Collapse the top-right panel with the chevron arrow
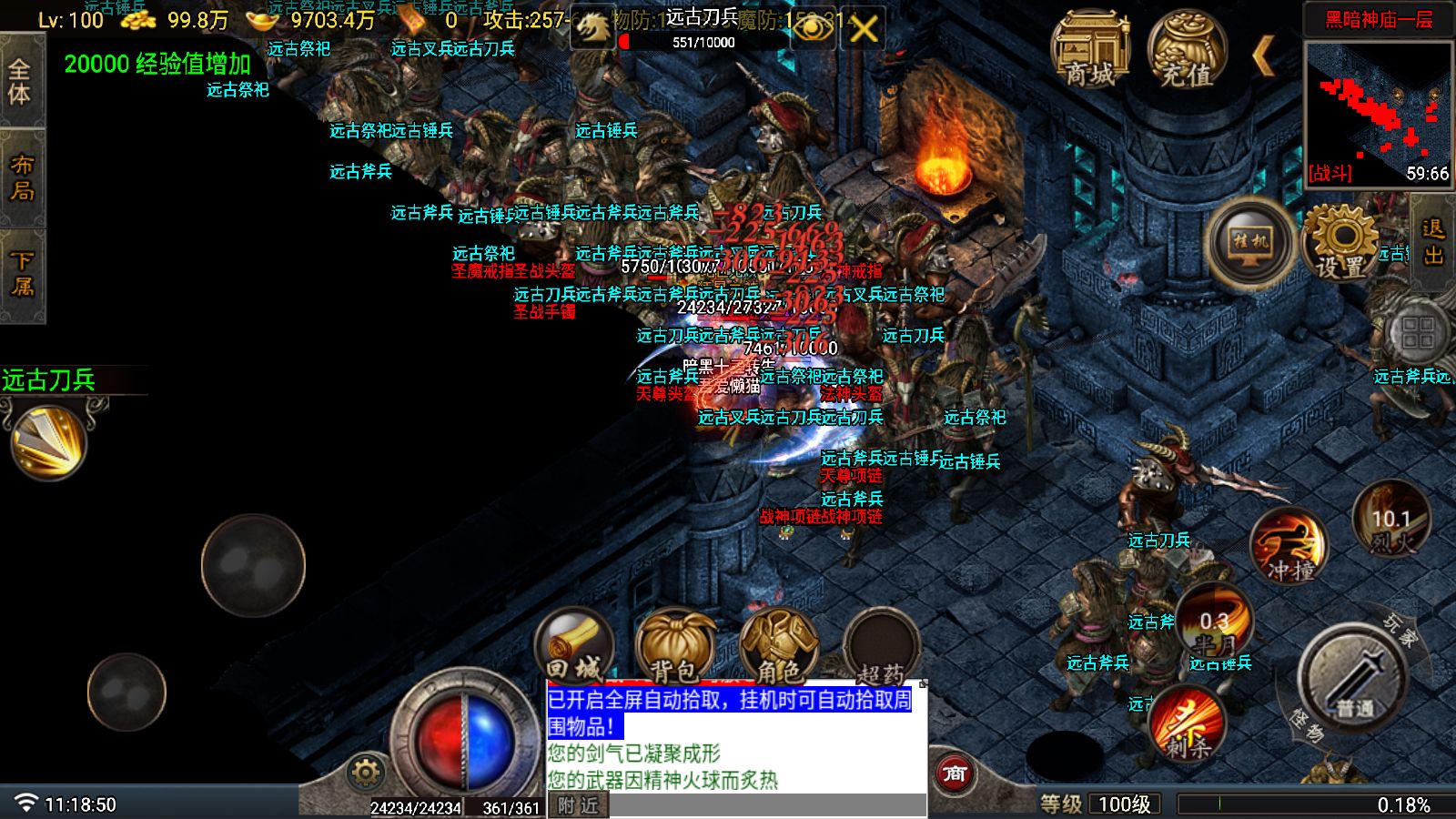The image size is (1456, 819). pos(1265,56)
